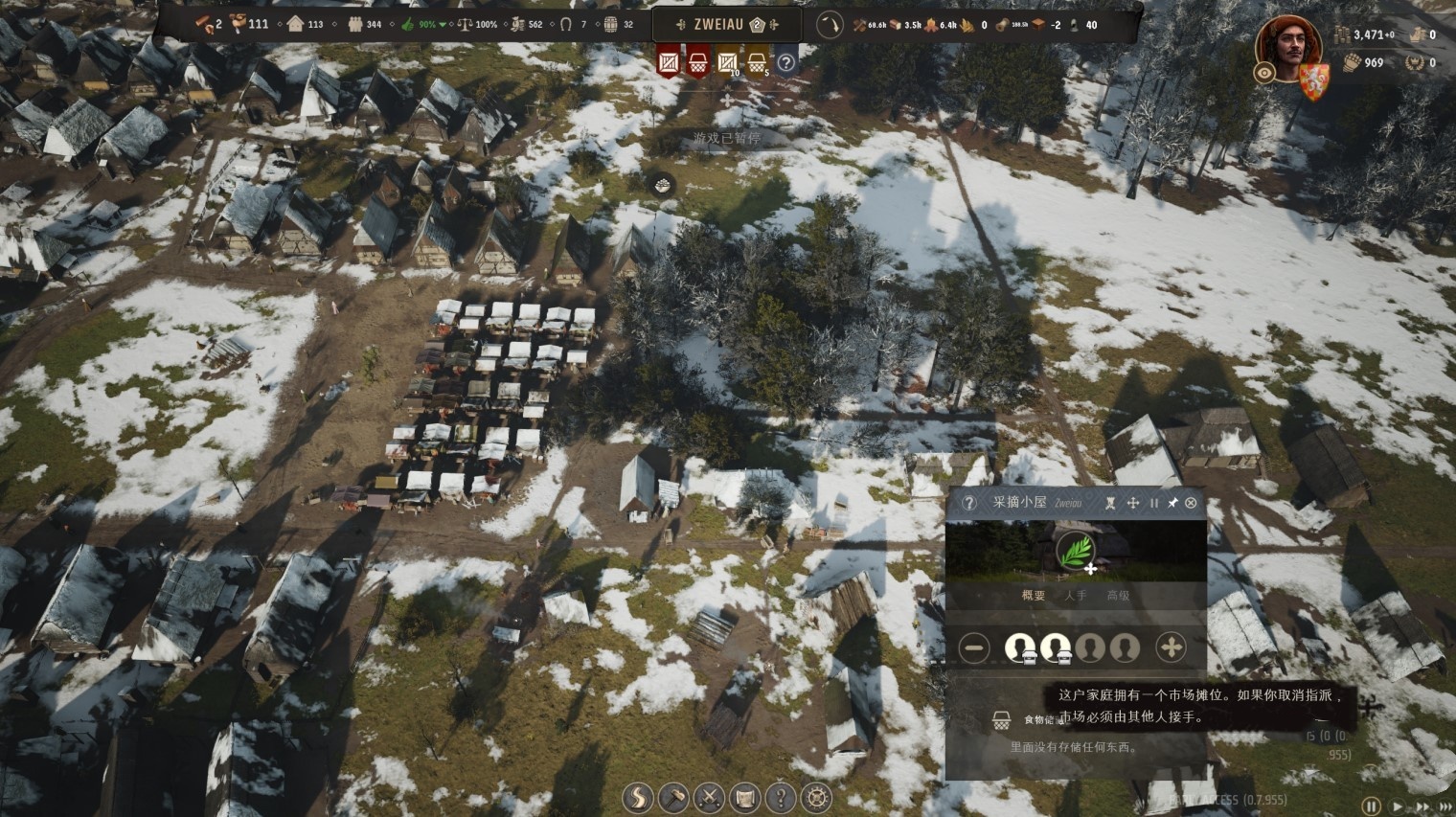Viewport: 1456px width, 817px height.
Task: Select the 概要 tab
Action: [1034, 596]
